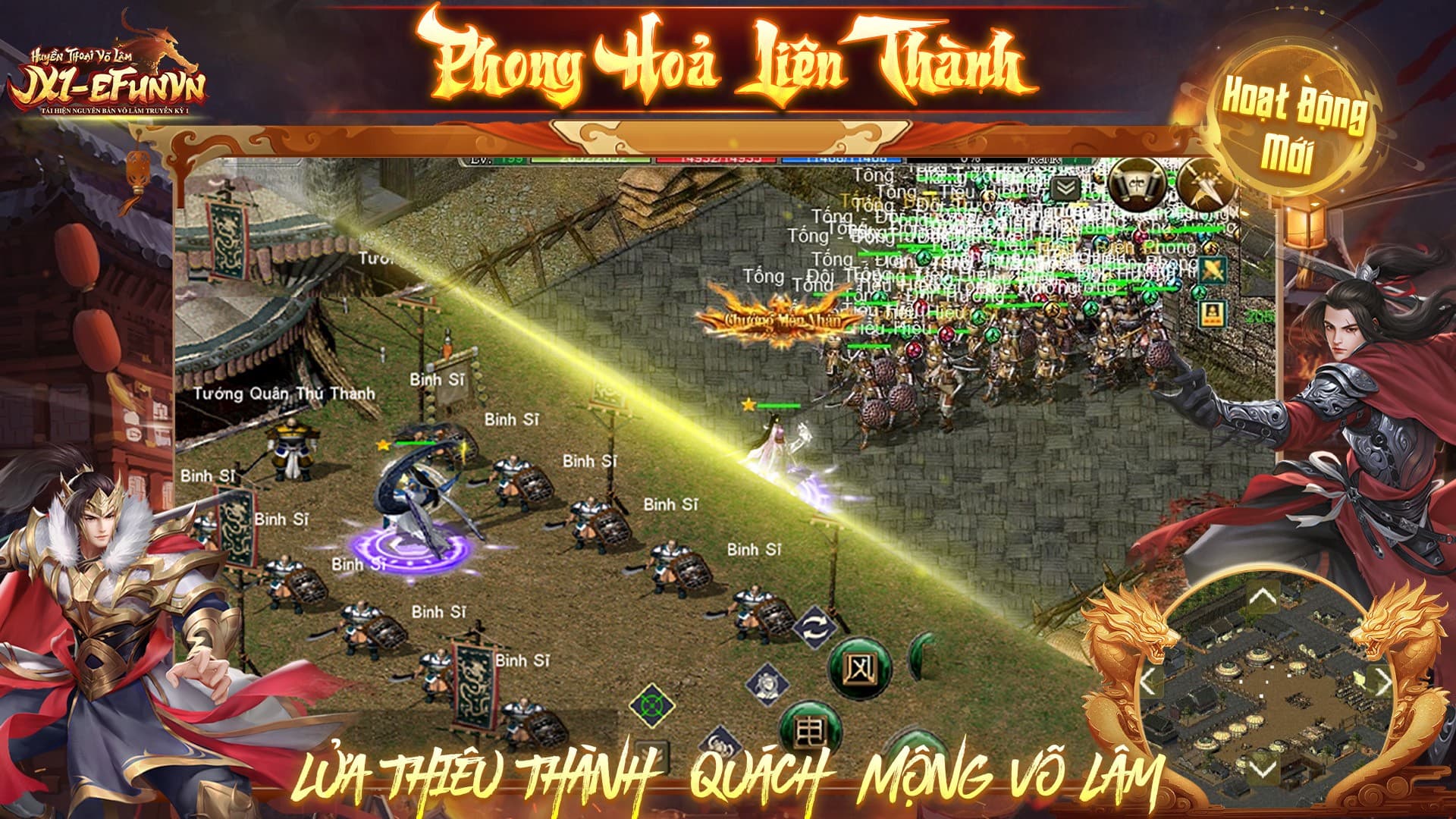
Task: Tap the green shield emblem on right edge
Action: [x=1213, y=271]
